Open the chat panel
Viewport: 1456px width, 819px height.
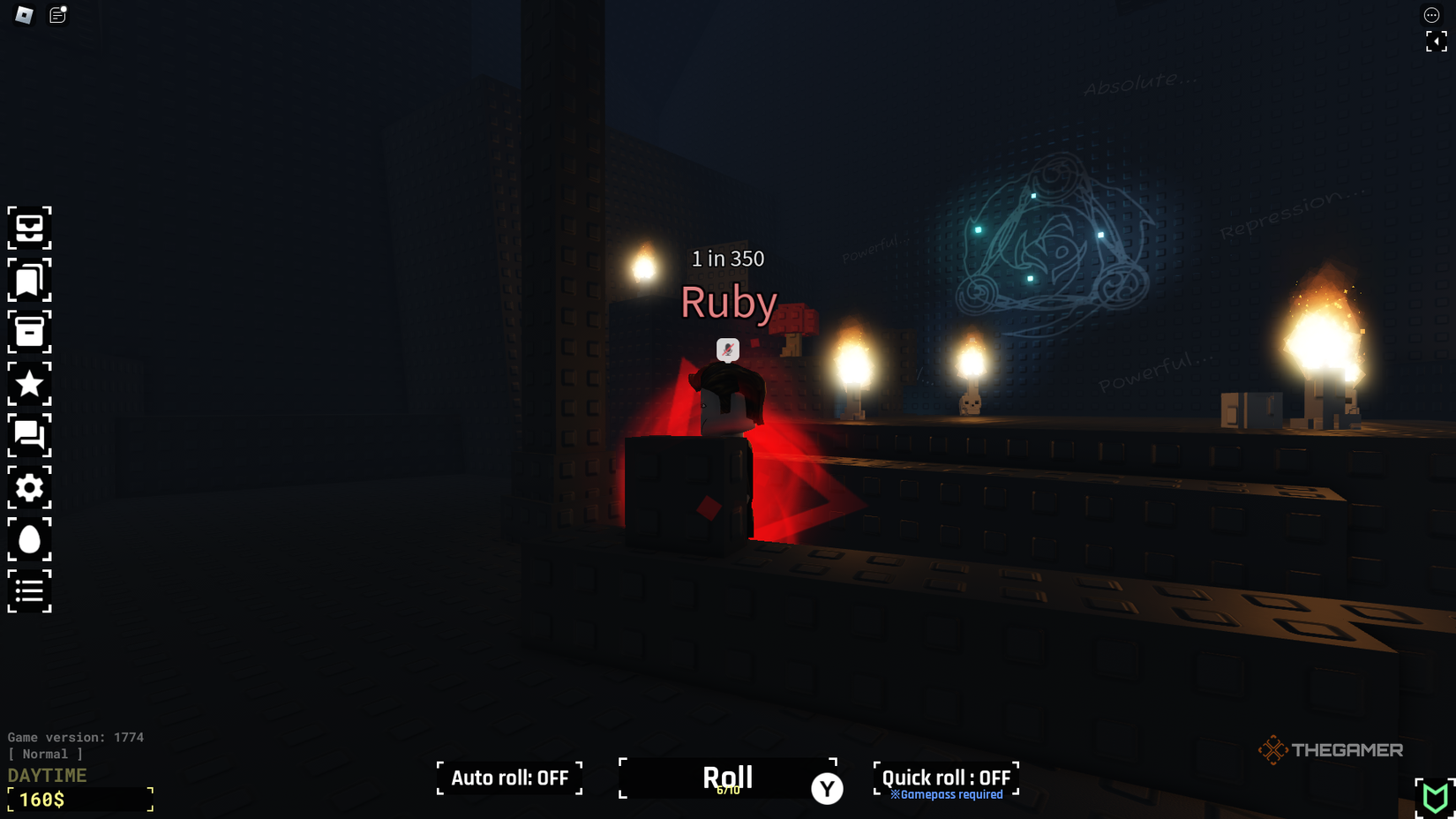[x=30, y=436]
